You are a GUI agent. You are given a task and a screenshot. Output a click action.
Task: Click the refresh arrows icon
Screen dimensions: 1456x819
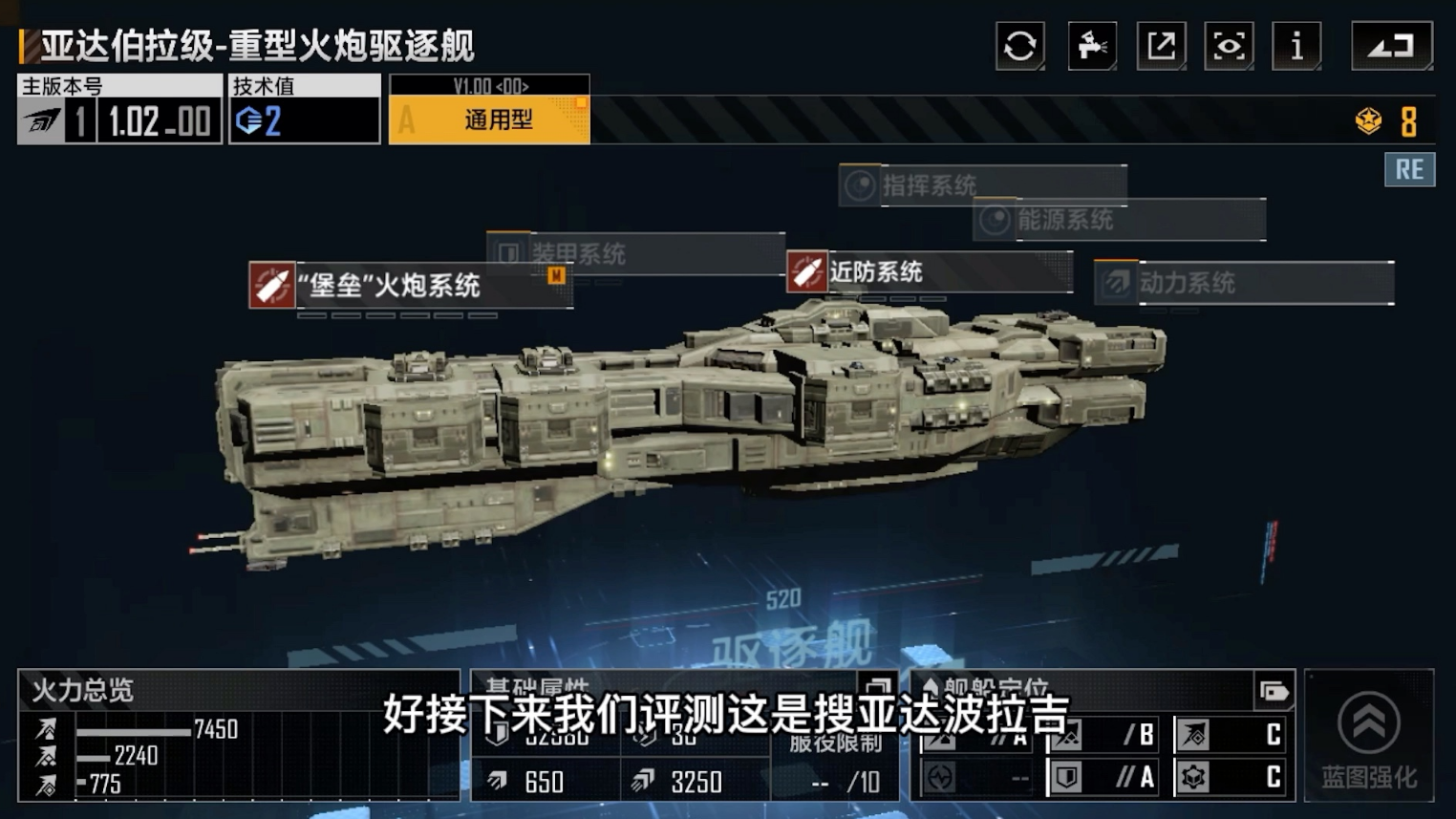click(1019, 46)
